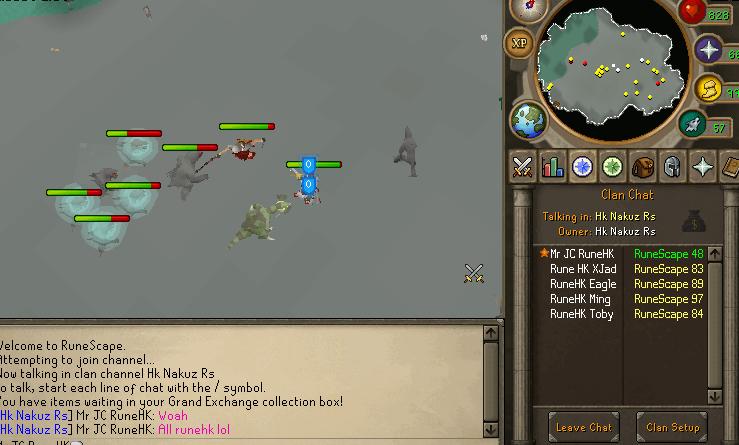Open the combat styles crossed-swords tab
Screen dimensions: 739x445
pyautogui.click(x=521, y=167)
